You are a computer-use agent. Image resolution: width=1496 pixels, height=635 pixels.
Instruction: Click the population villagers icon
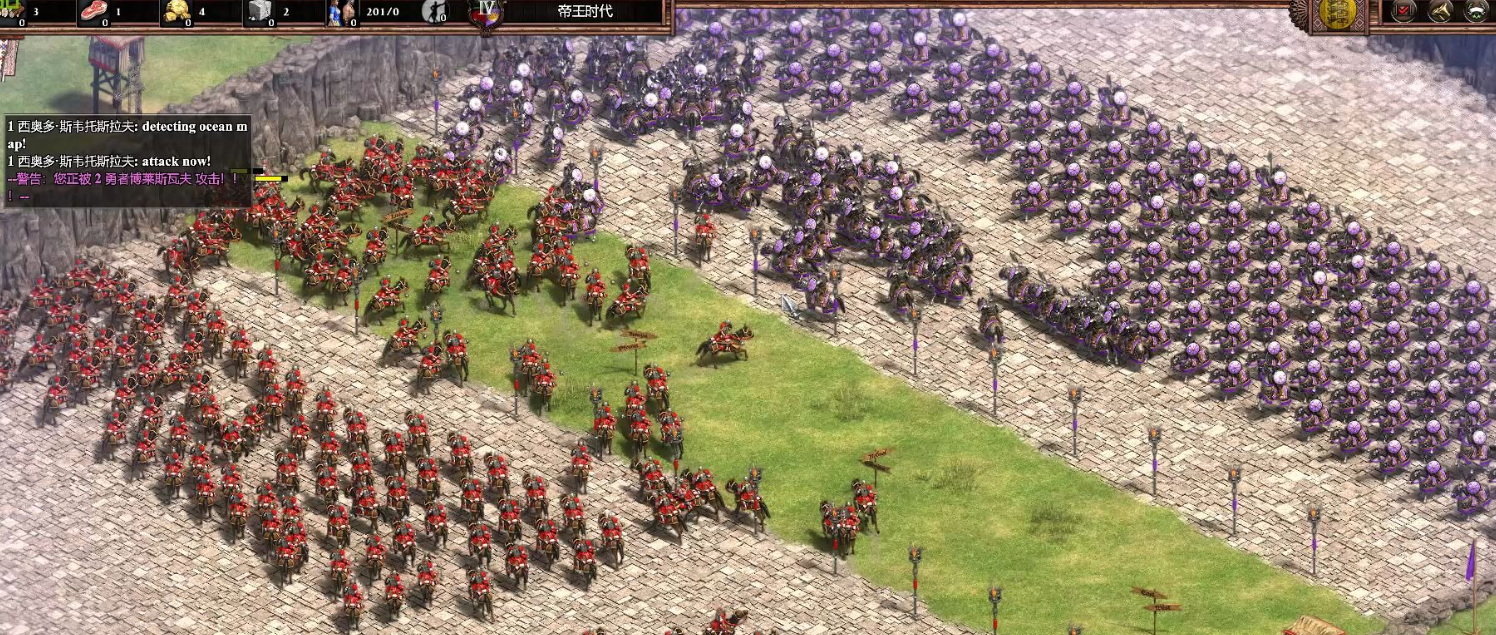340,12
